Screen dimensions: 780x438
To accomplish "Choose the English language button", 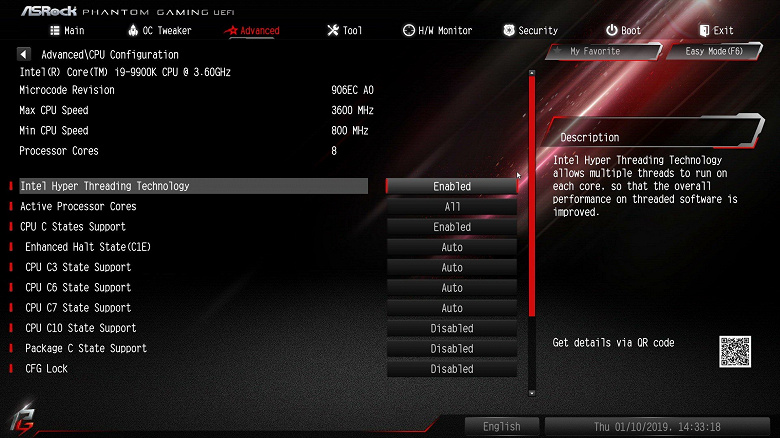I will pos(501,427).
